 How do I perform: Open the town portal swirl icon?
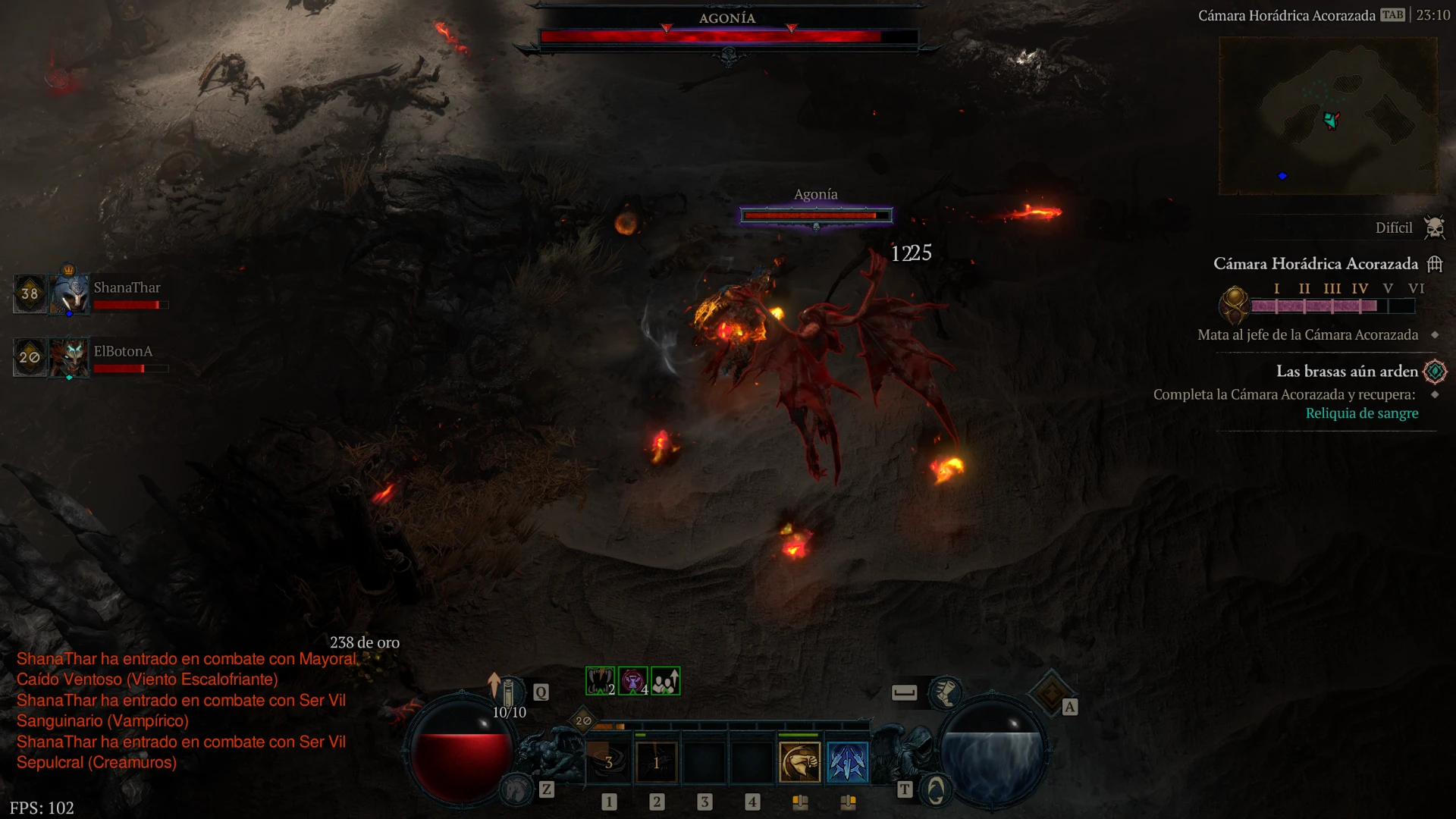[936, 791]
